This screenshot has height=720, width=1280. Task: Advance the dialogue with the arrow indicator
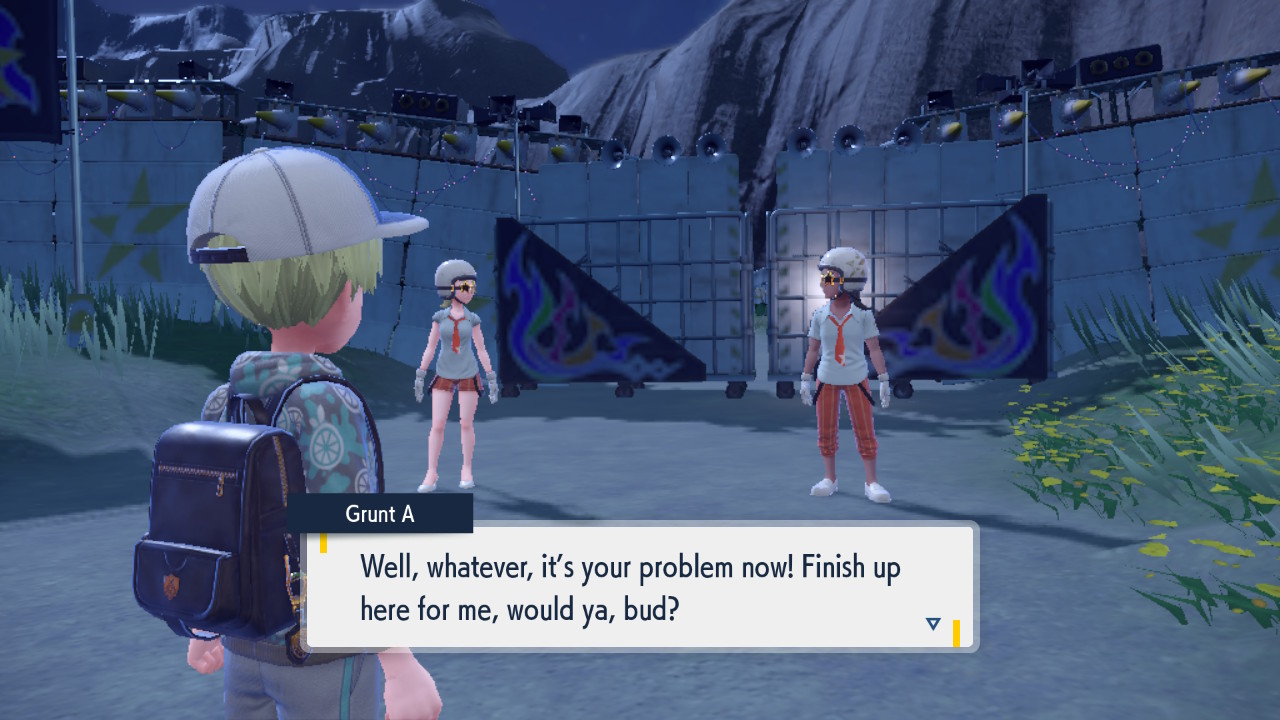[x=933, y=624]
